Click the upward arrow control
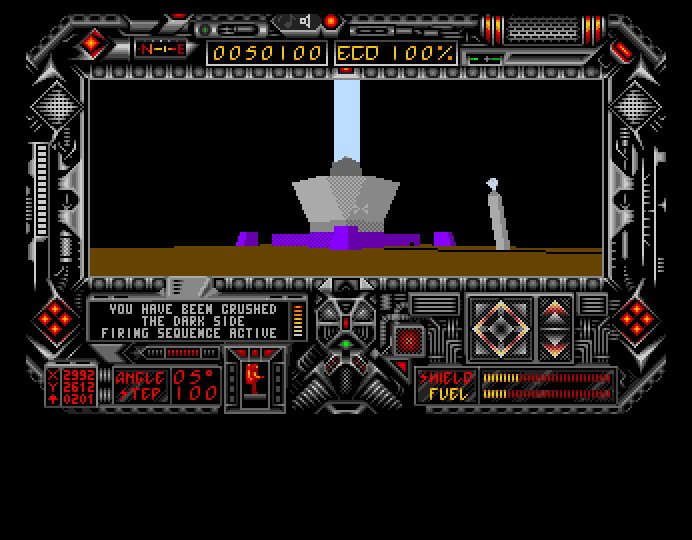This screenshot has height=540, width=692. (x=555, y=311)
